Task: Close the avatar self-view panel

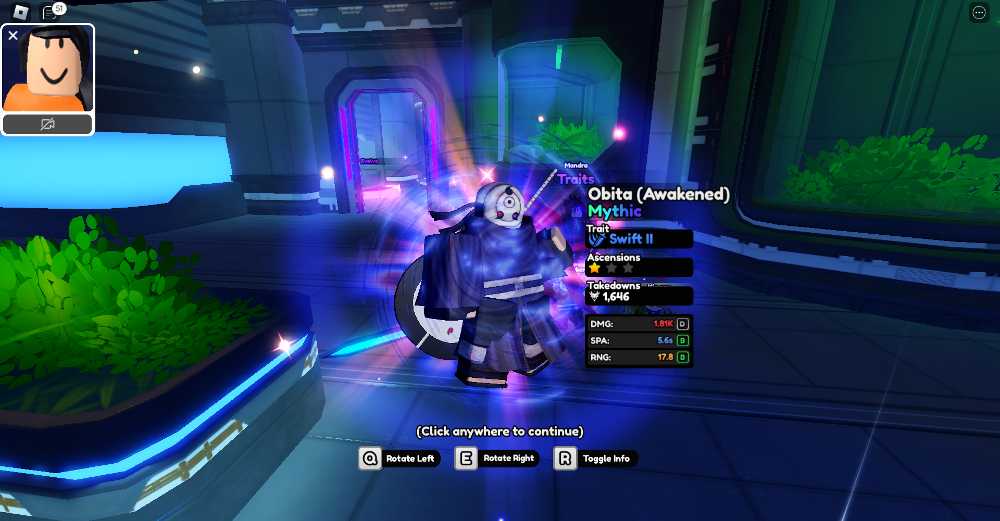Action: [x=13, y=35]
